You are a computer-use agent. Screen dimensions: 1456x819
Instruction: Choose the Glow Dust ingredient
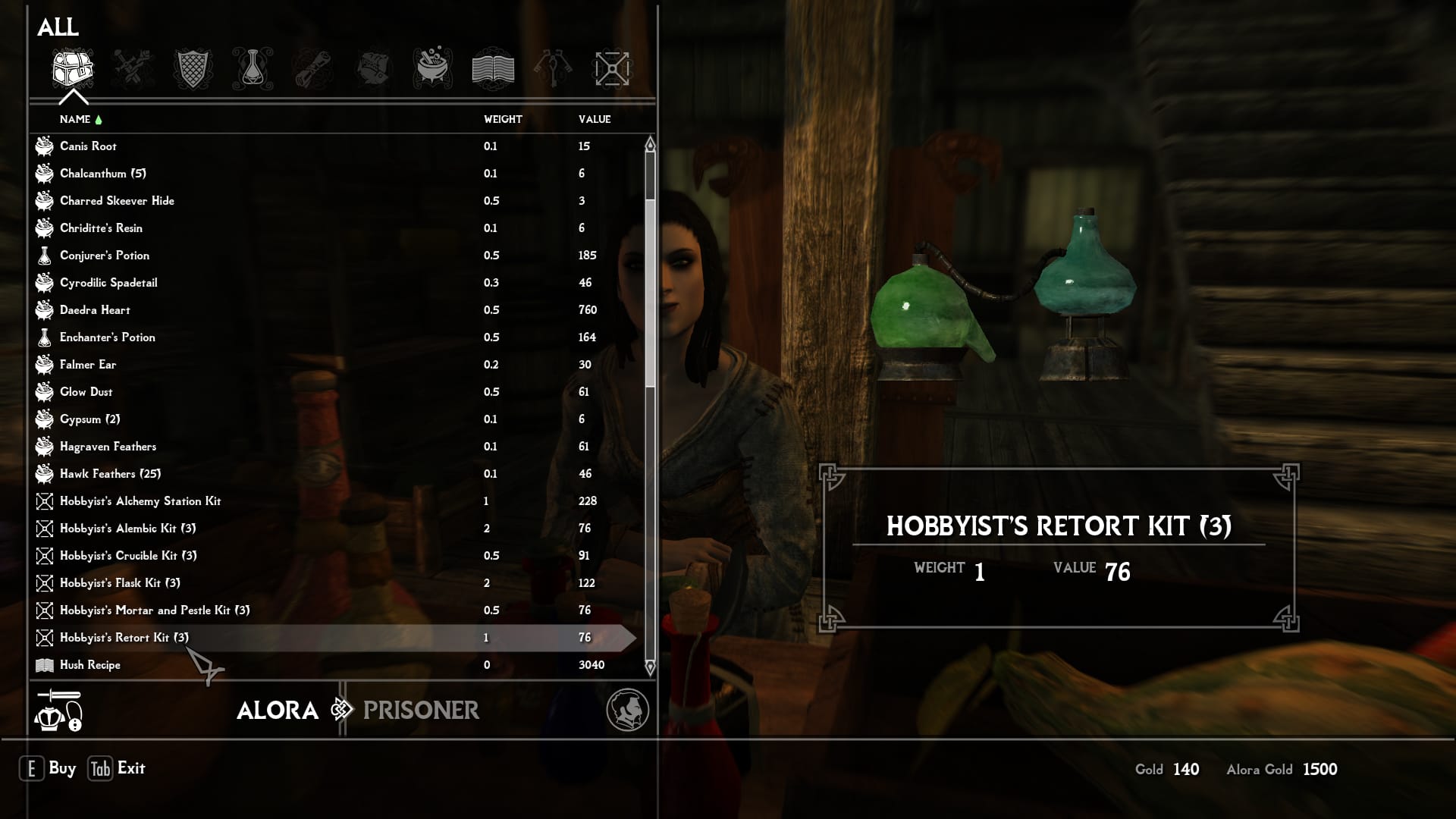(x=86, y=392)
